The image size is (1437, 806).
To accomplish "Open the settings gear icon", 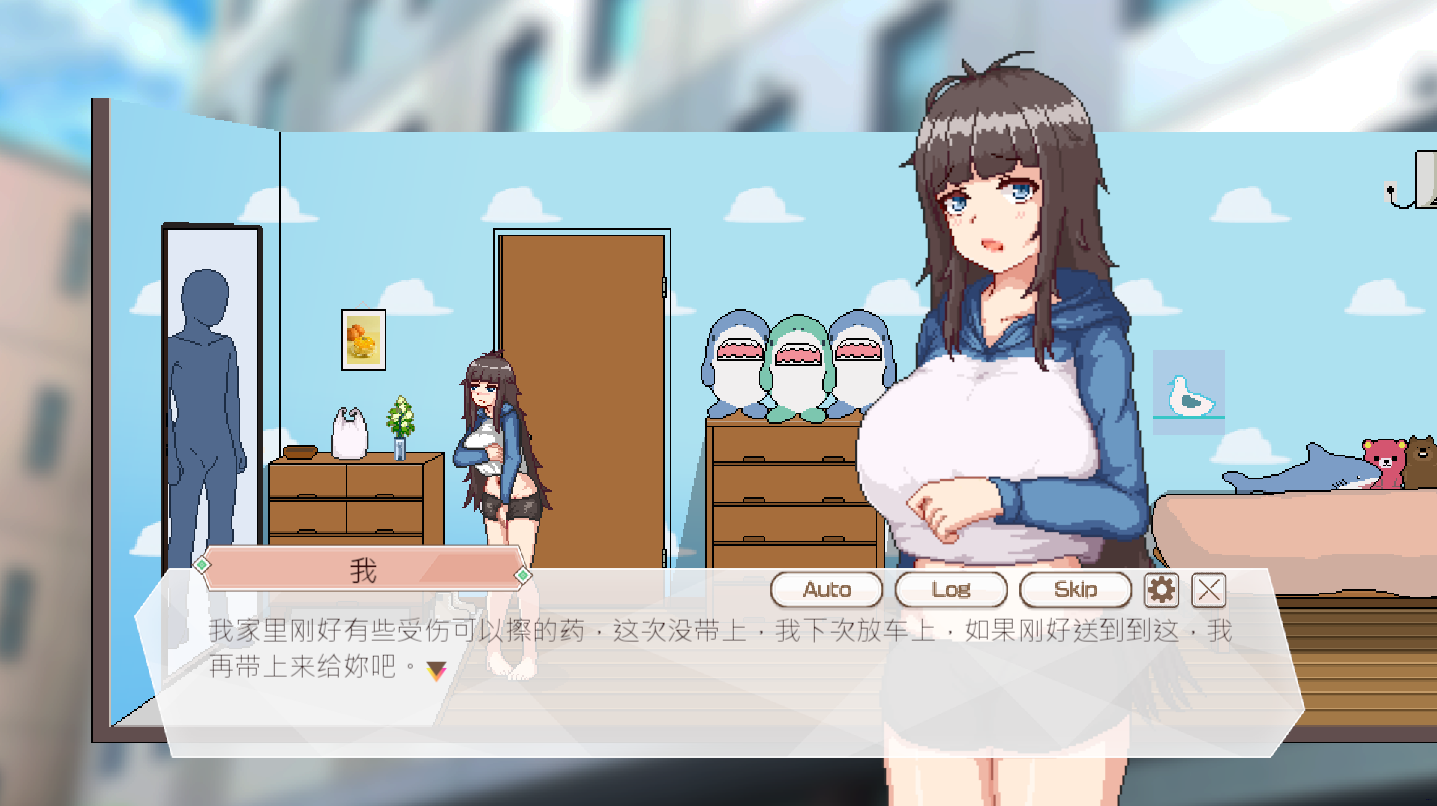I will pos(1160,590).
